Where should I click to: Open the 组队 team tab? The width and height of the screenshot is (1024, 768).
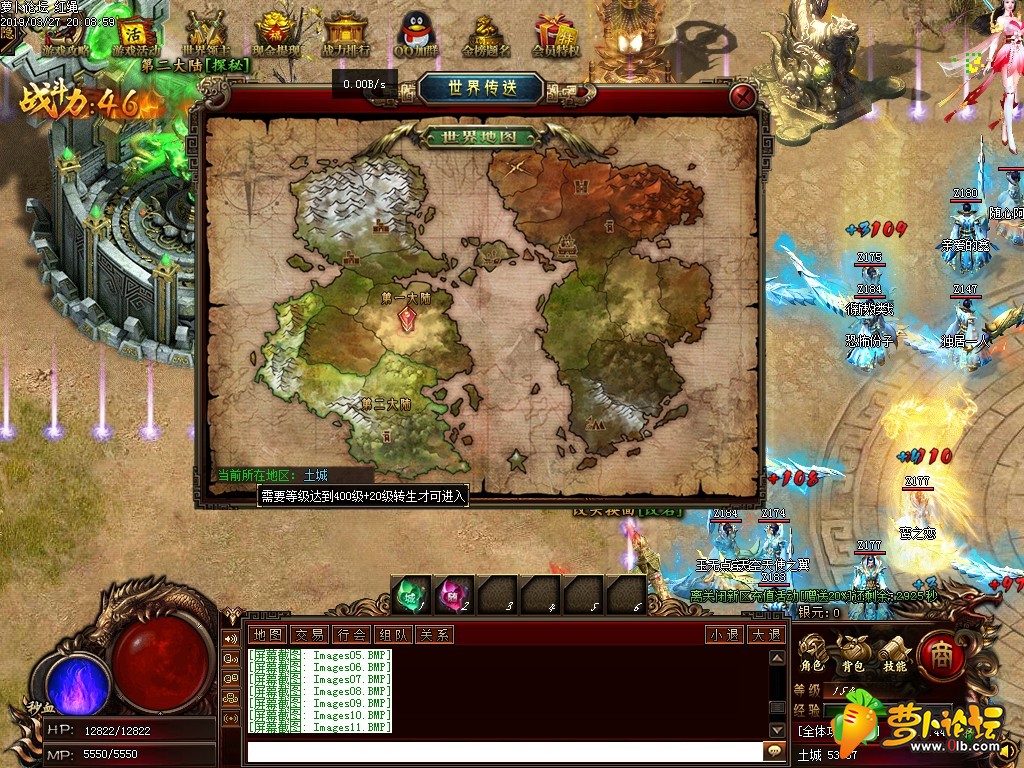[x=392, y=634]
